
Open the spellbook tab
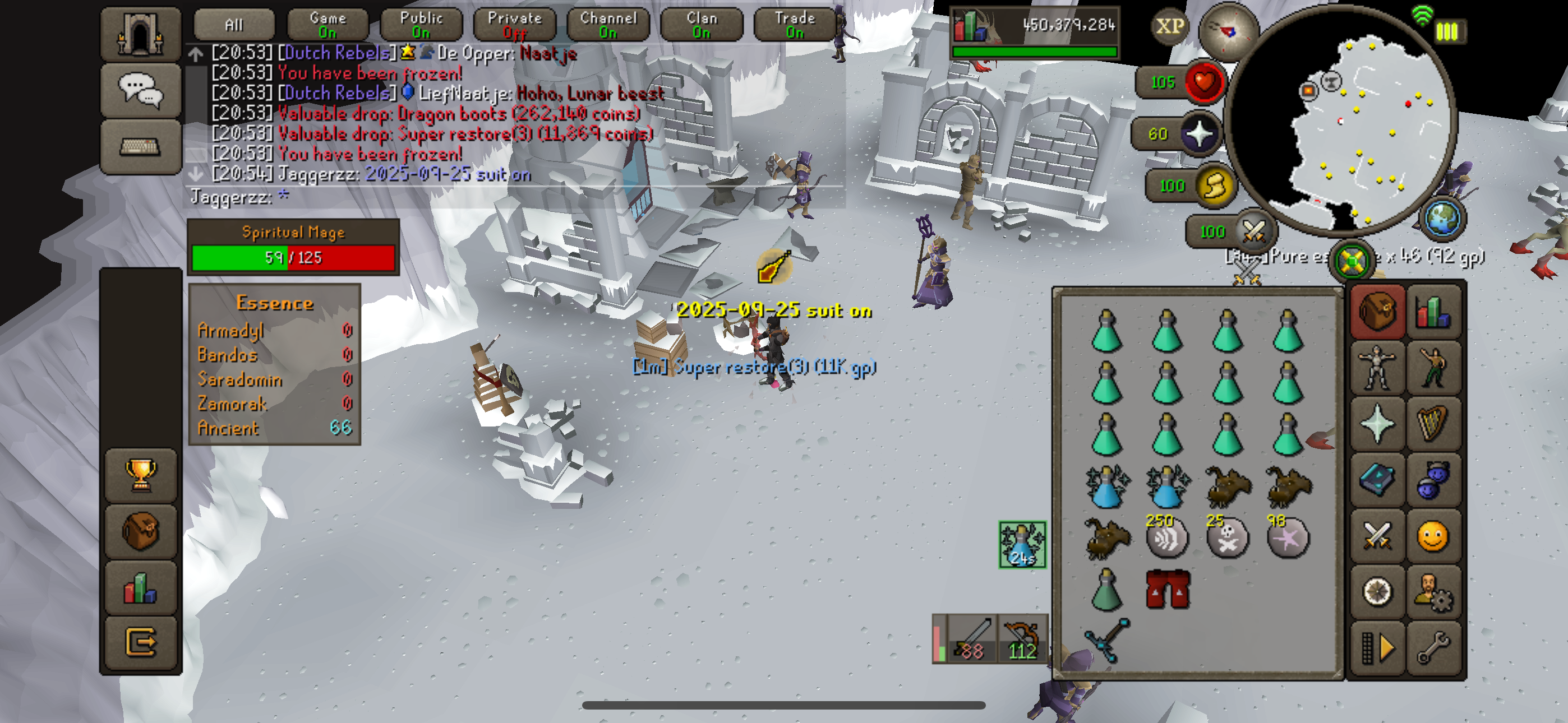pyautogui.click(x=1377, y=480)
